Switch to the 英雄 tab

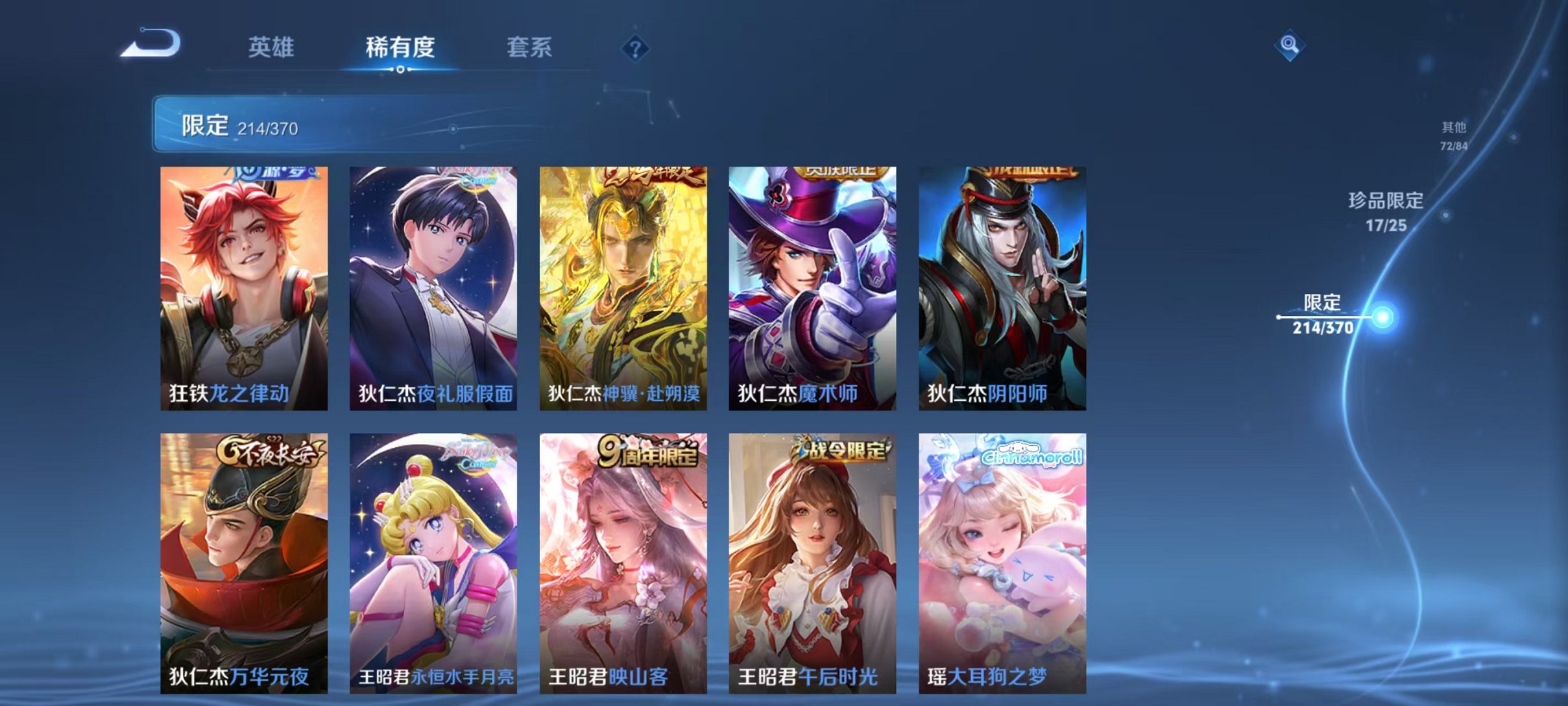[272, 46]
